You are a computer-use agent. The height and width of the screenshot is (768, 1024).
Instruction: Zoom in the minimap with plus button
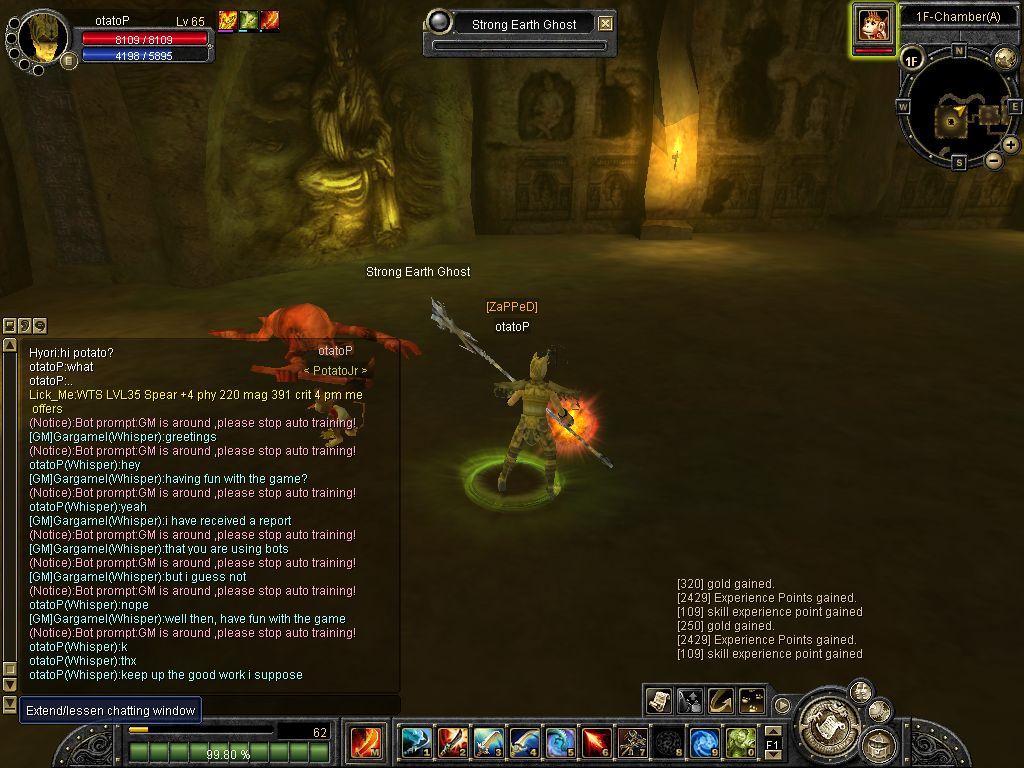(x=1011, y=145)
